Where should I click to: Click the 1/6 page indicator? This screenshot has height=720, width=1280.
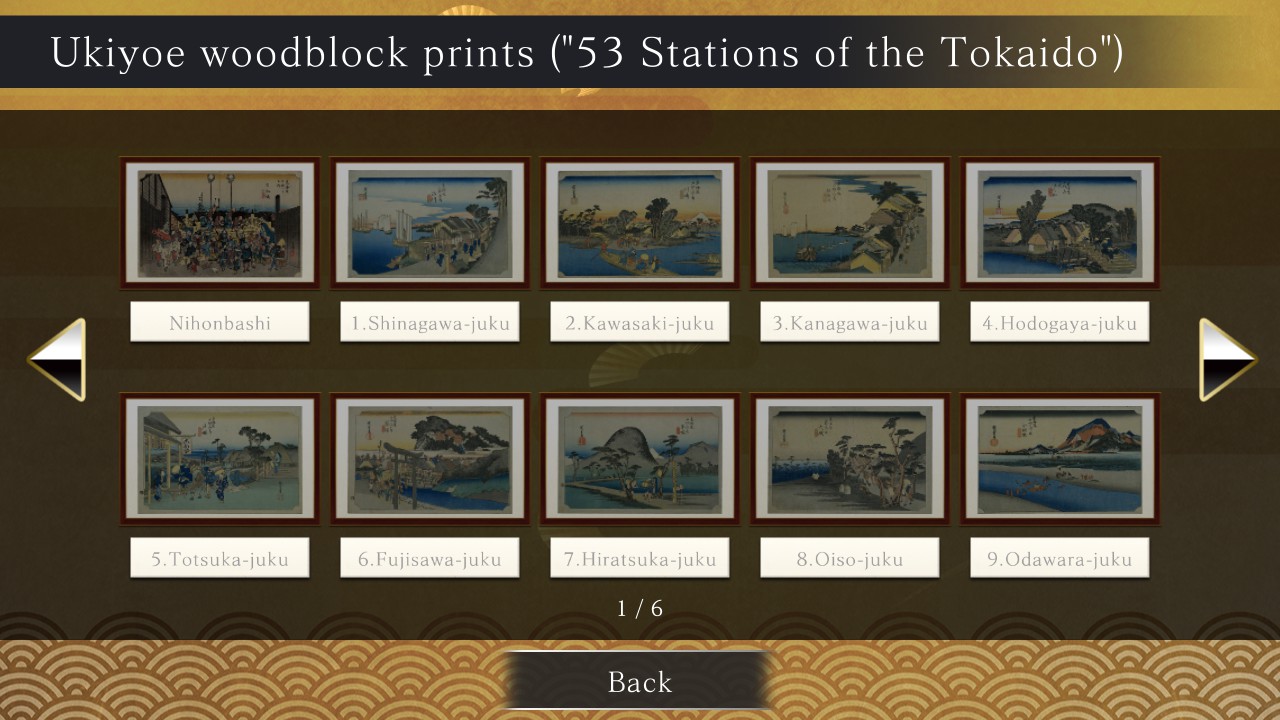click(x=640, y=606)
